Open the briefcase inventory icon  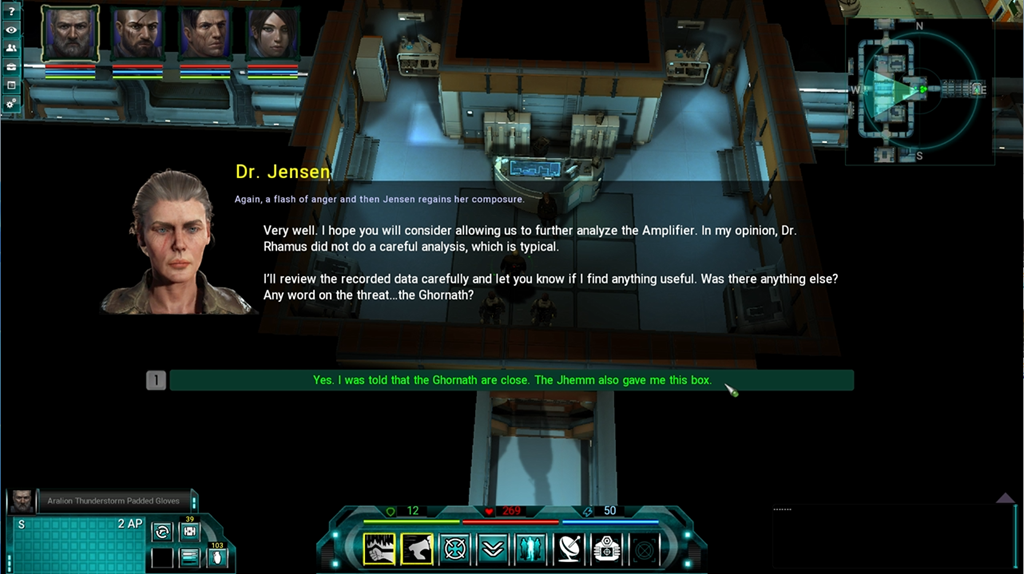[11, 66]
